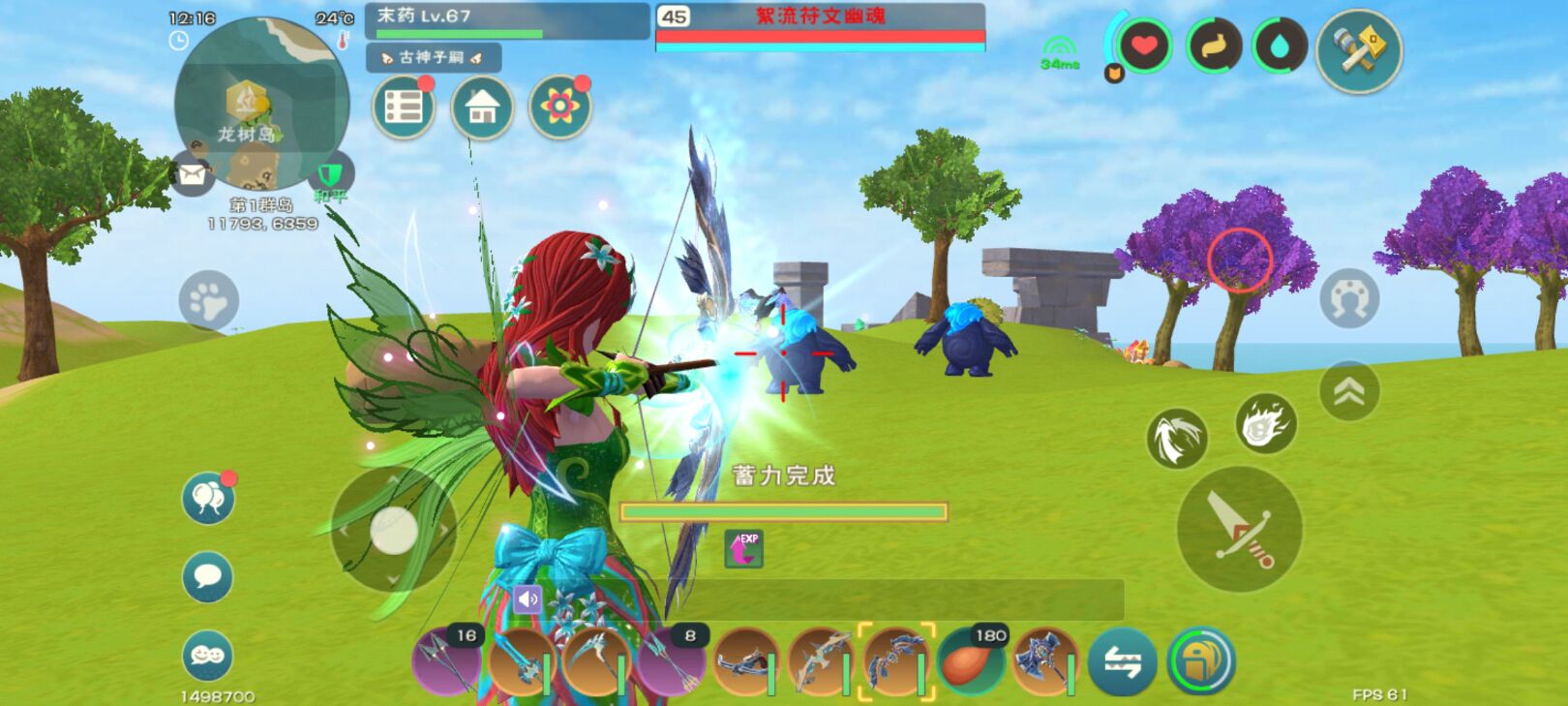The height and width of the screenshot is (706, 1568).
Task: Open the emoji faces button
Action: coord(207,656)
